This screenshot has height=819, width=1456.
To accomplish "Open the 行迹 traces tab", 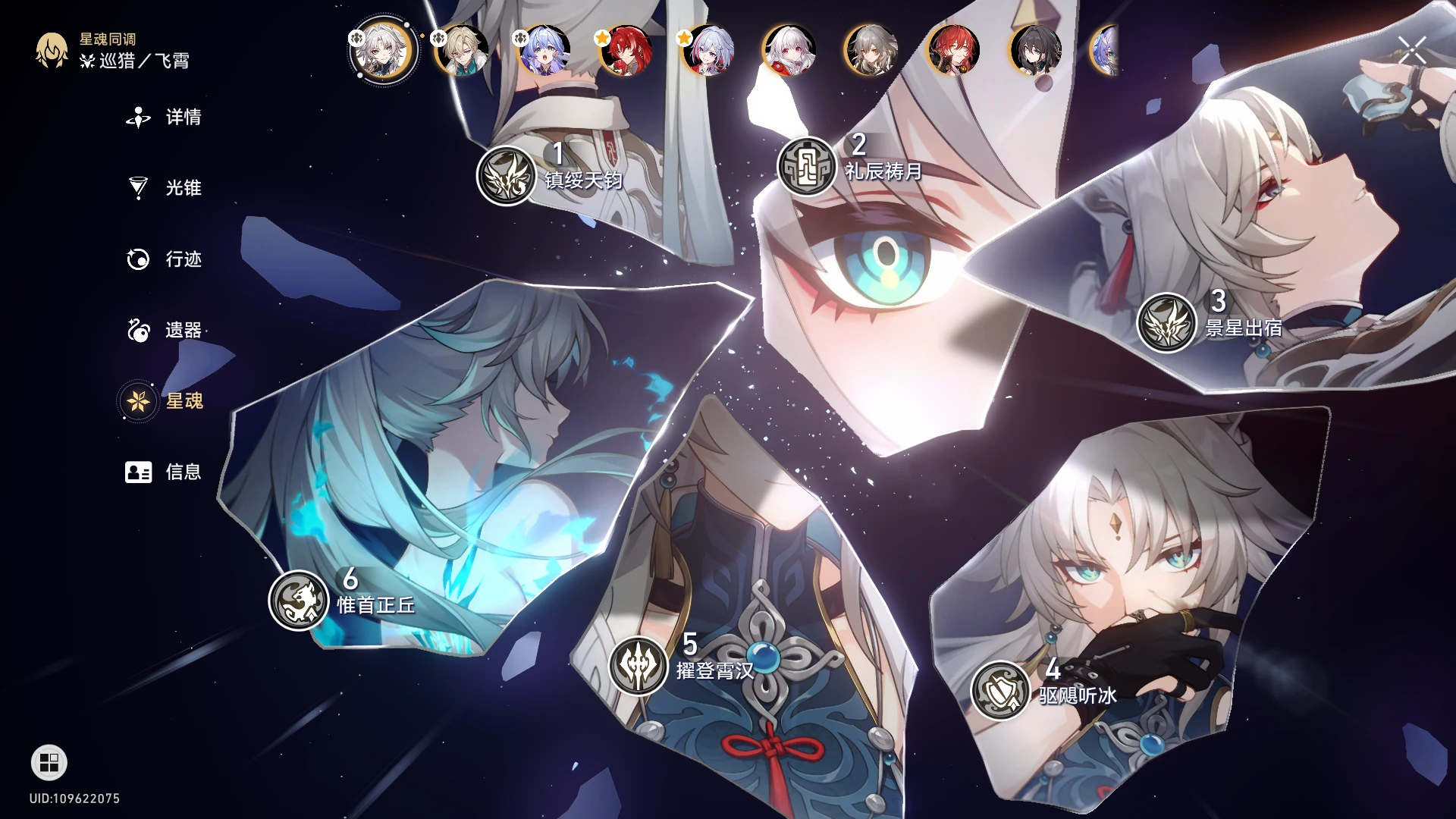I will coord(164,259).
